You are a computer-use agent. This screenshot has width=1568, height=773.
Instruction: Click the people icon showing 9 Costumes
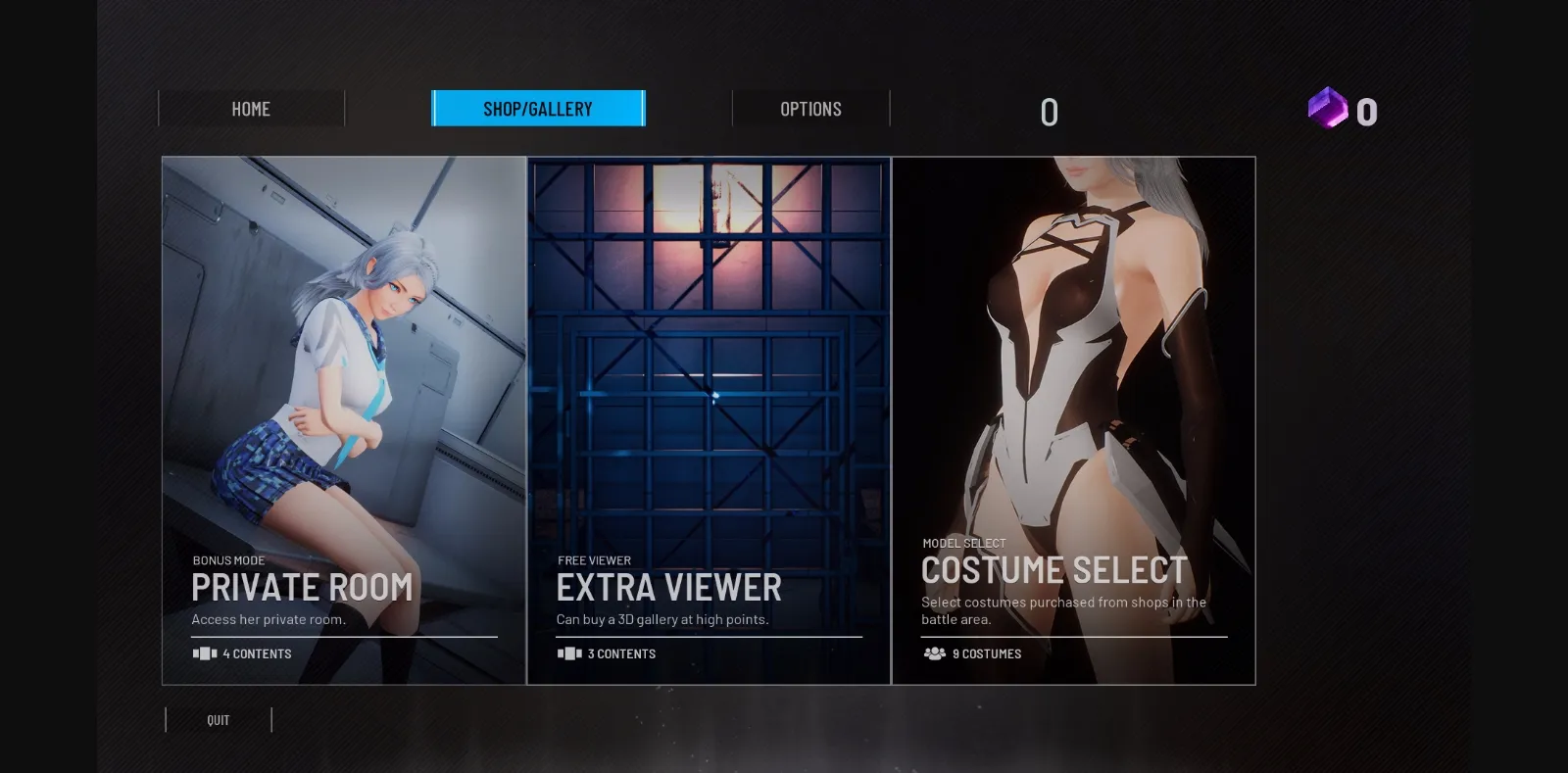(x=932, y=653)
